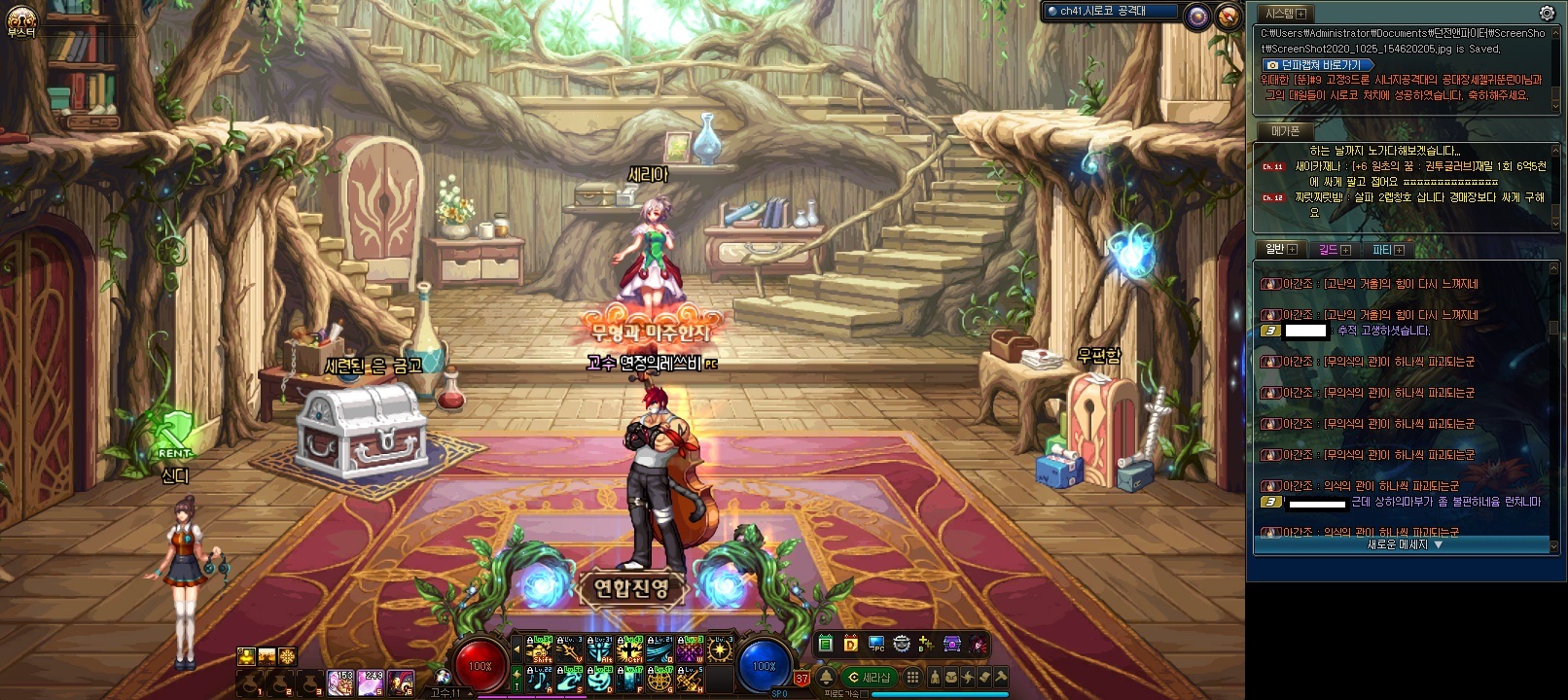Switch to the 파티 chat tab
The image size is (1568, 700).
1388,250
